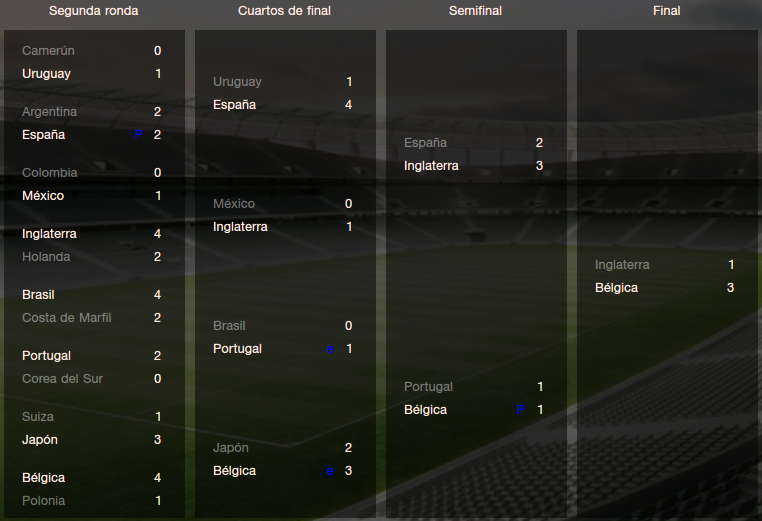Select España in the Semifinal column
The width and height of the screenshot is (762, 521).
[x=423, y=143]
